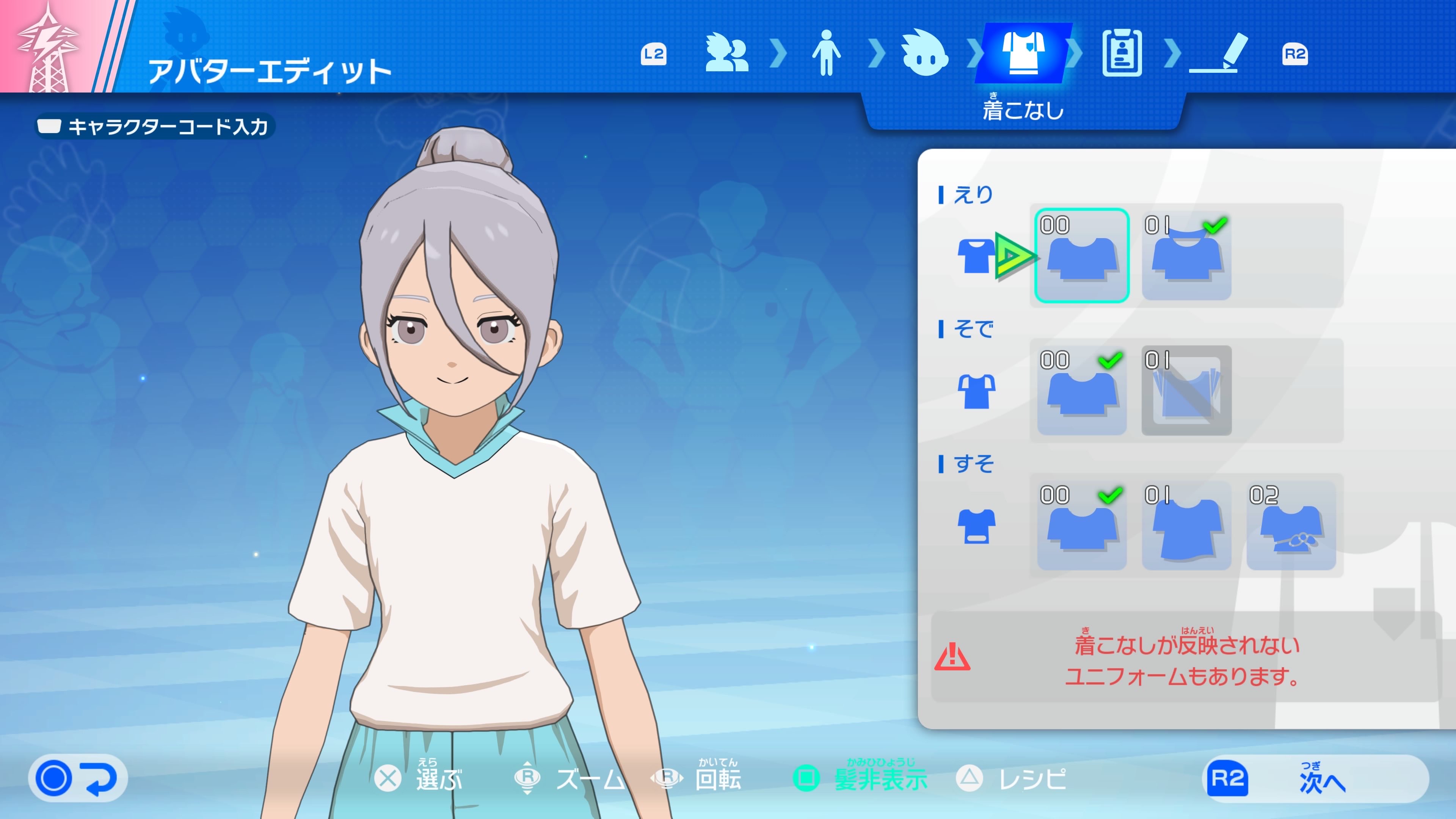Switch to the ID card profile step
The image size is (1456, 819).
[x=1122, y=53]
